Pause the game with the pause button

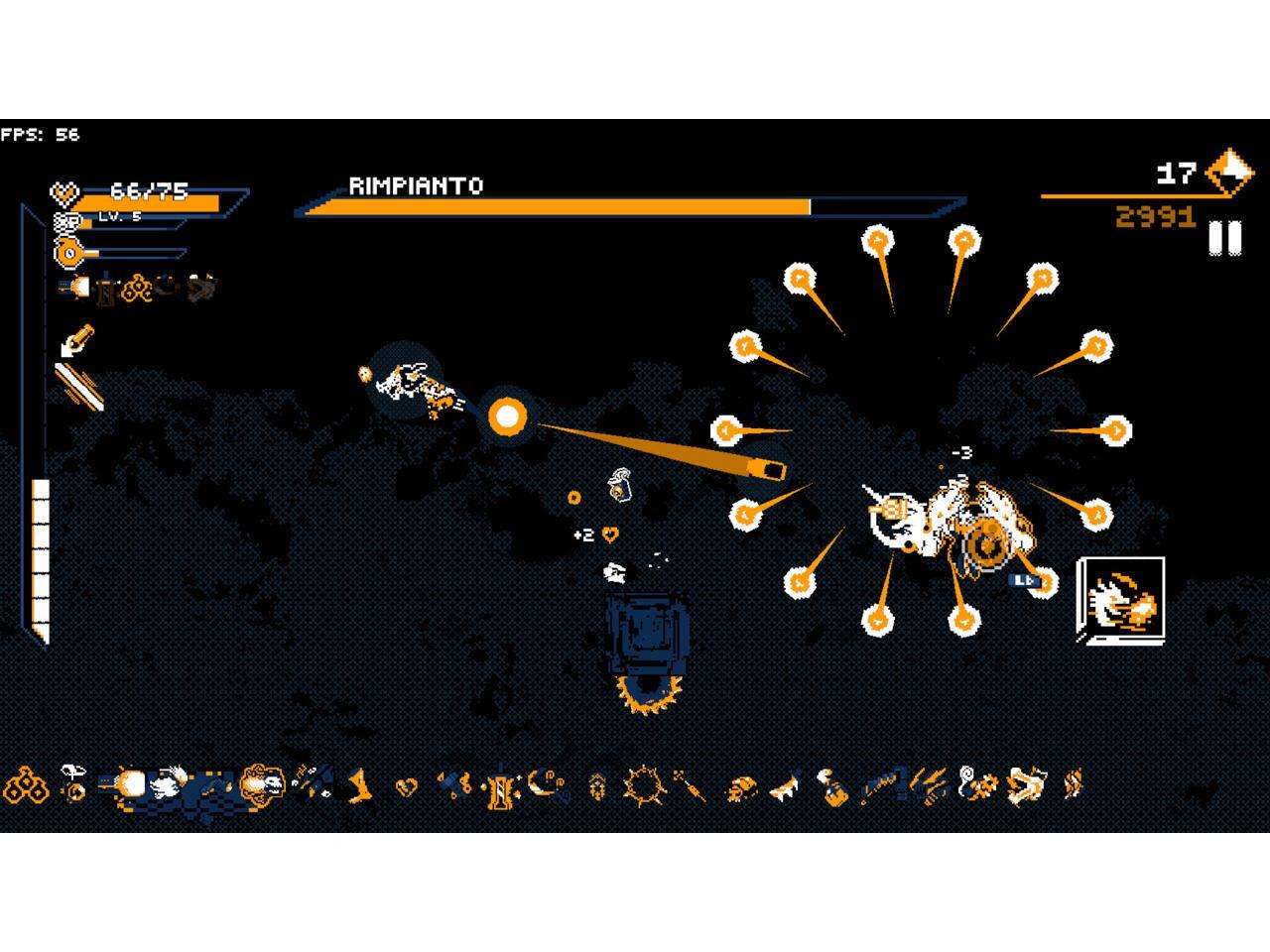click(x=1225, y=239)
